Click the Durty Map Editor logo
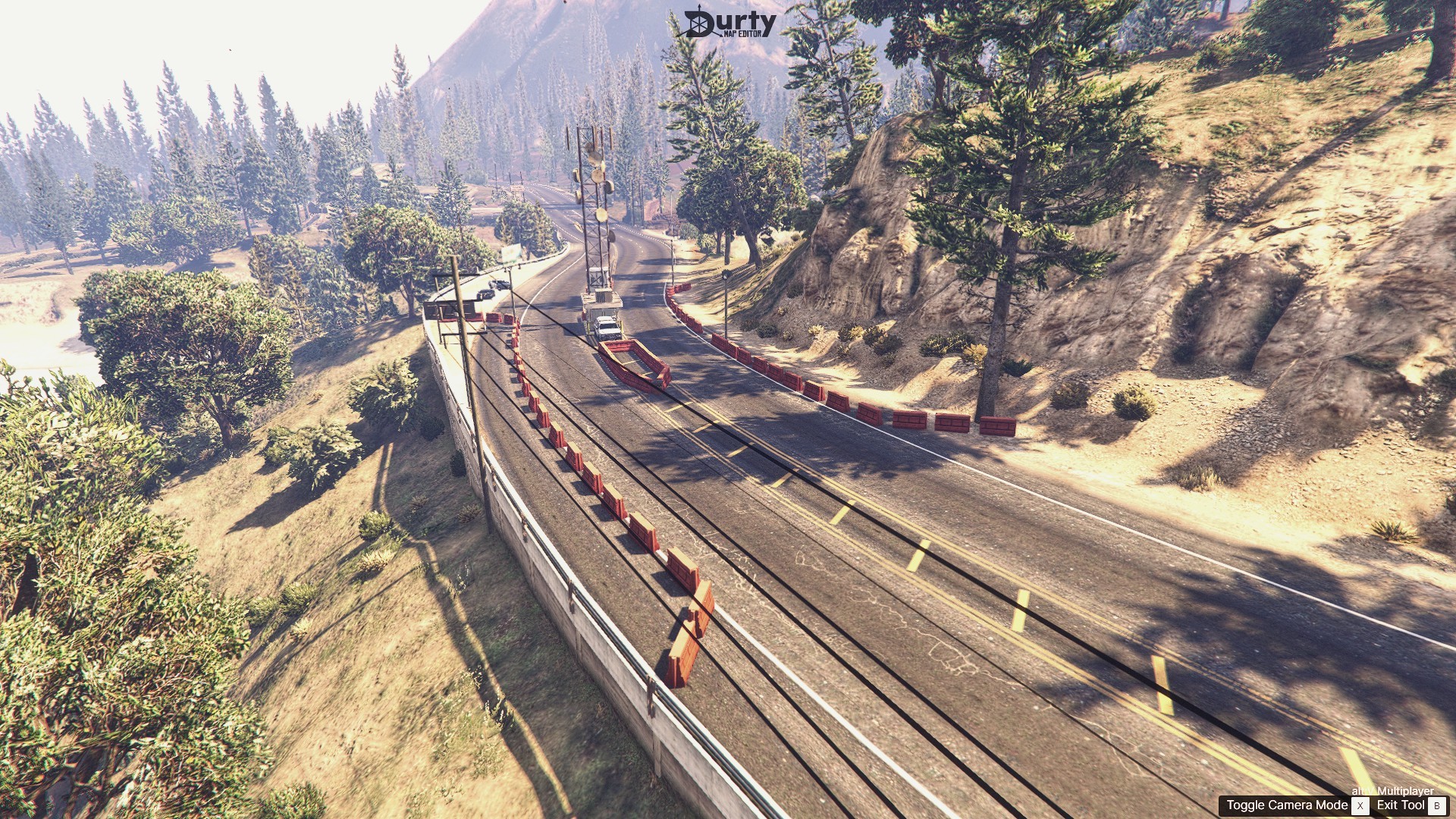 tap(724, 23)
